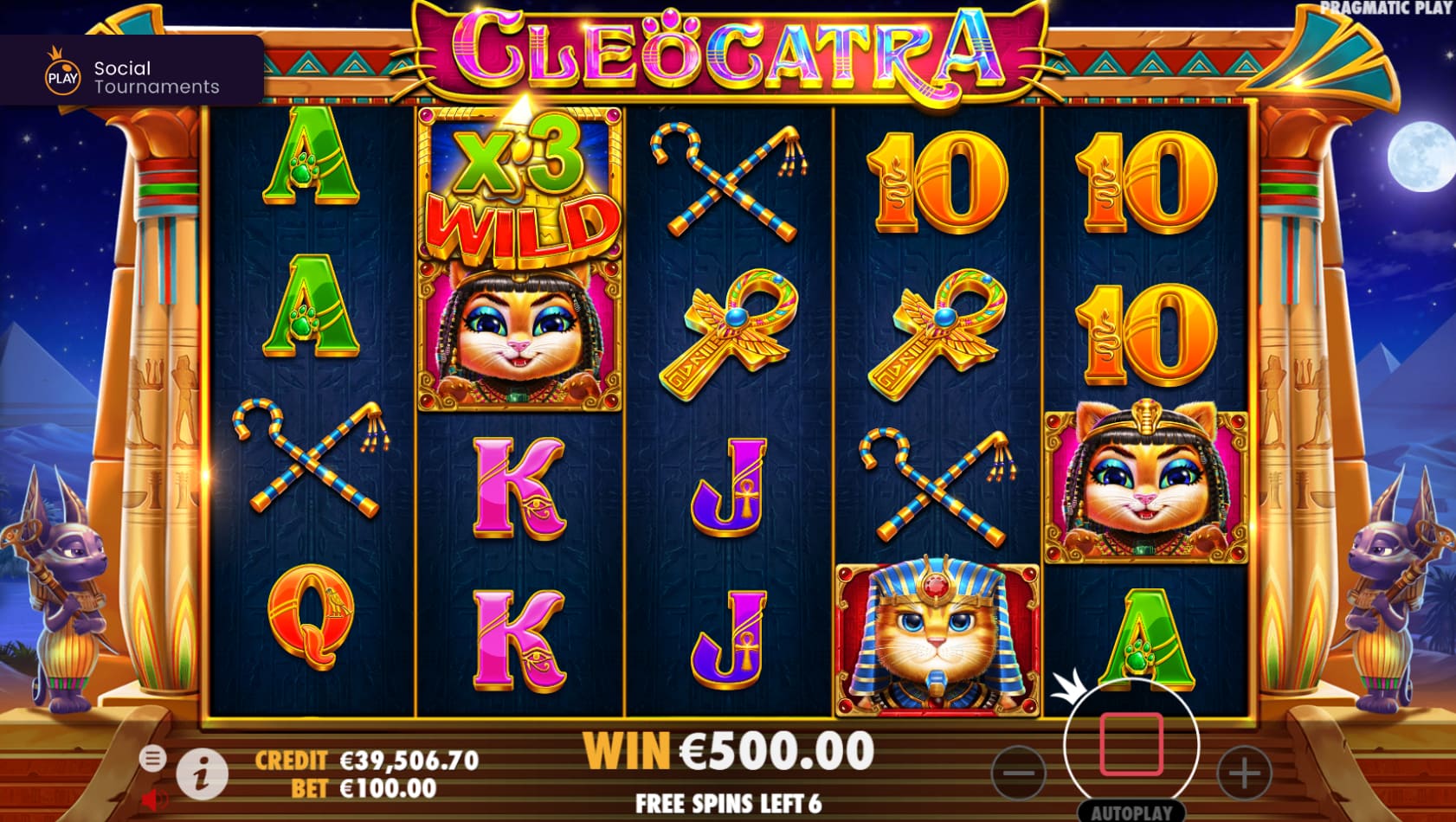This screenshot has height=822, width=1456.
Task: Stop the spin with the square button
Action: click(1131, 745)
